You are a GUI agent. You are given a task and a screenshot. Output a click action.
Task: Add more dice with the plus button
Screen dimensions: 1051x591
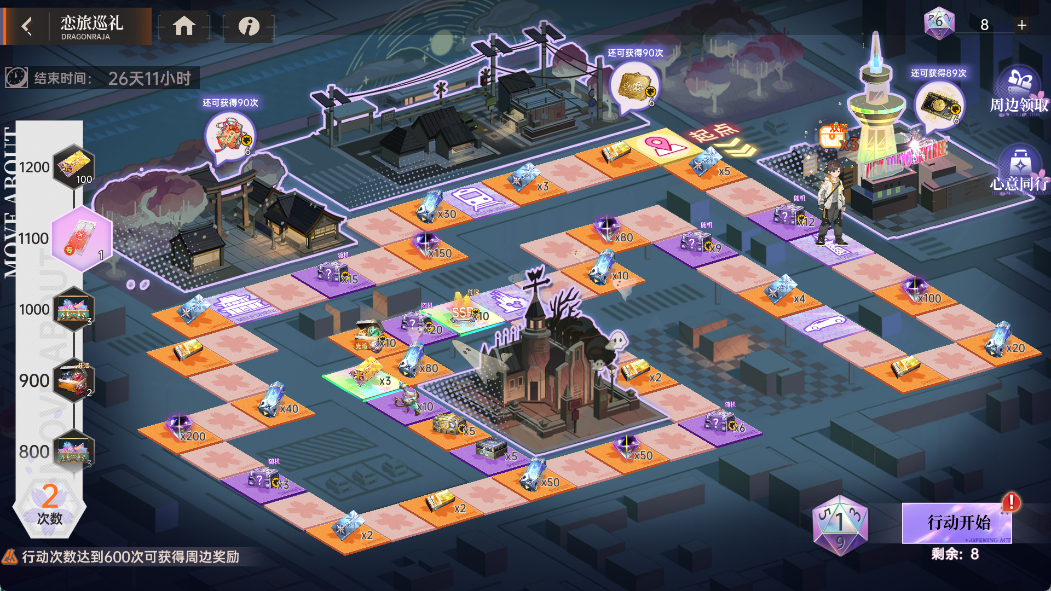[x=1021, y=25]
